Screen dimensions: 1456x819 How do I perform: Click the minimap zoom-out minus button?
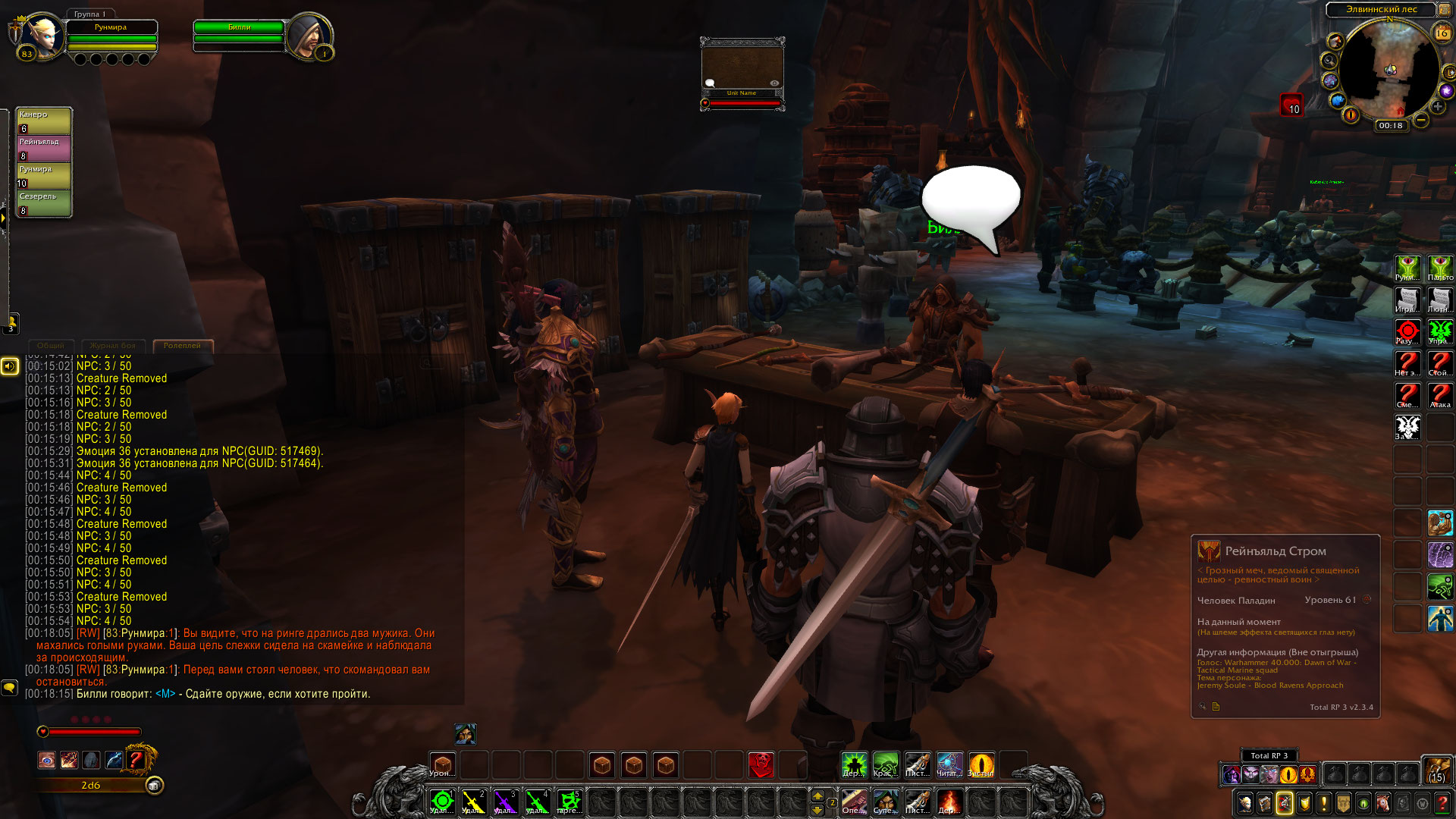point(1421,120)
